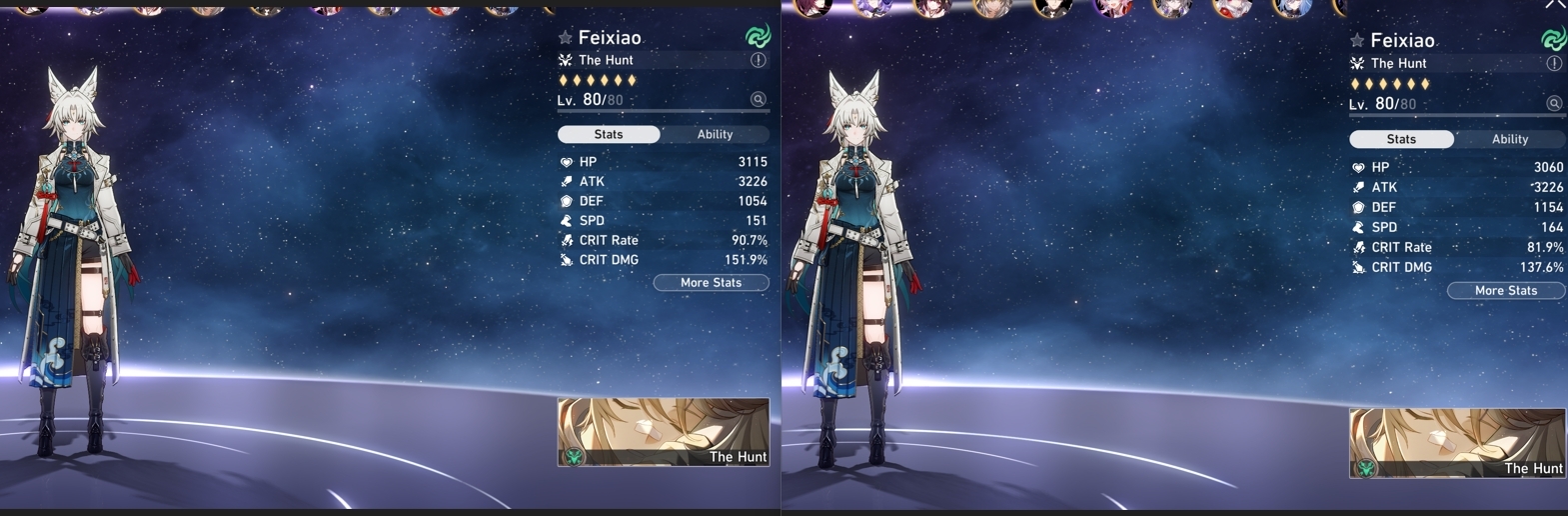Open The Hunt light cone beside SPD 164 panel
This screenshot has height=516, width=1568.
1457,442
